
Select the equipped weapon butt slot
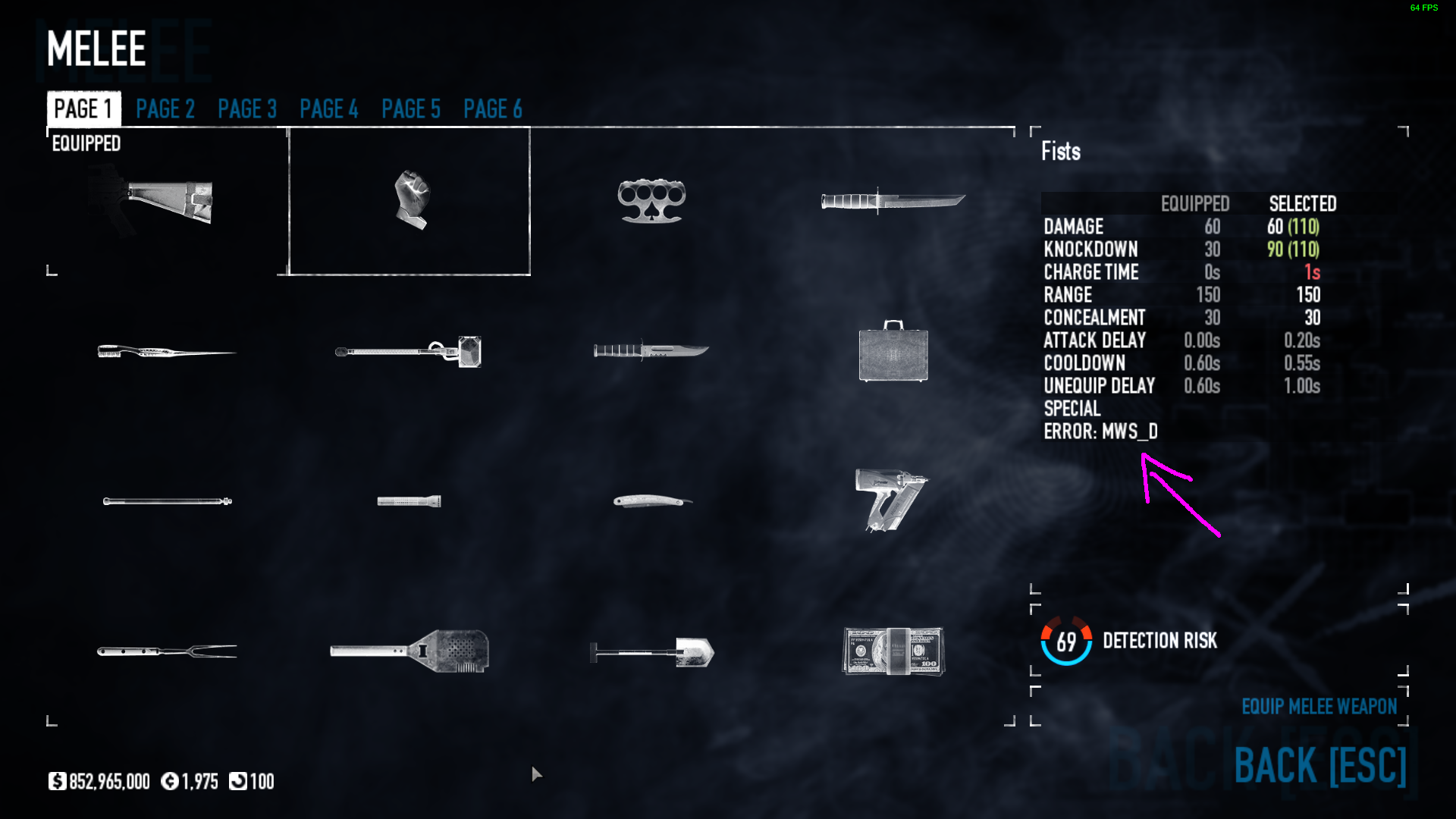coord(167,202)
